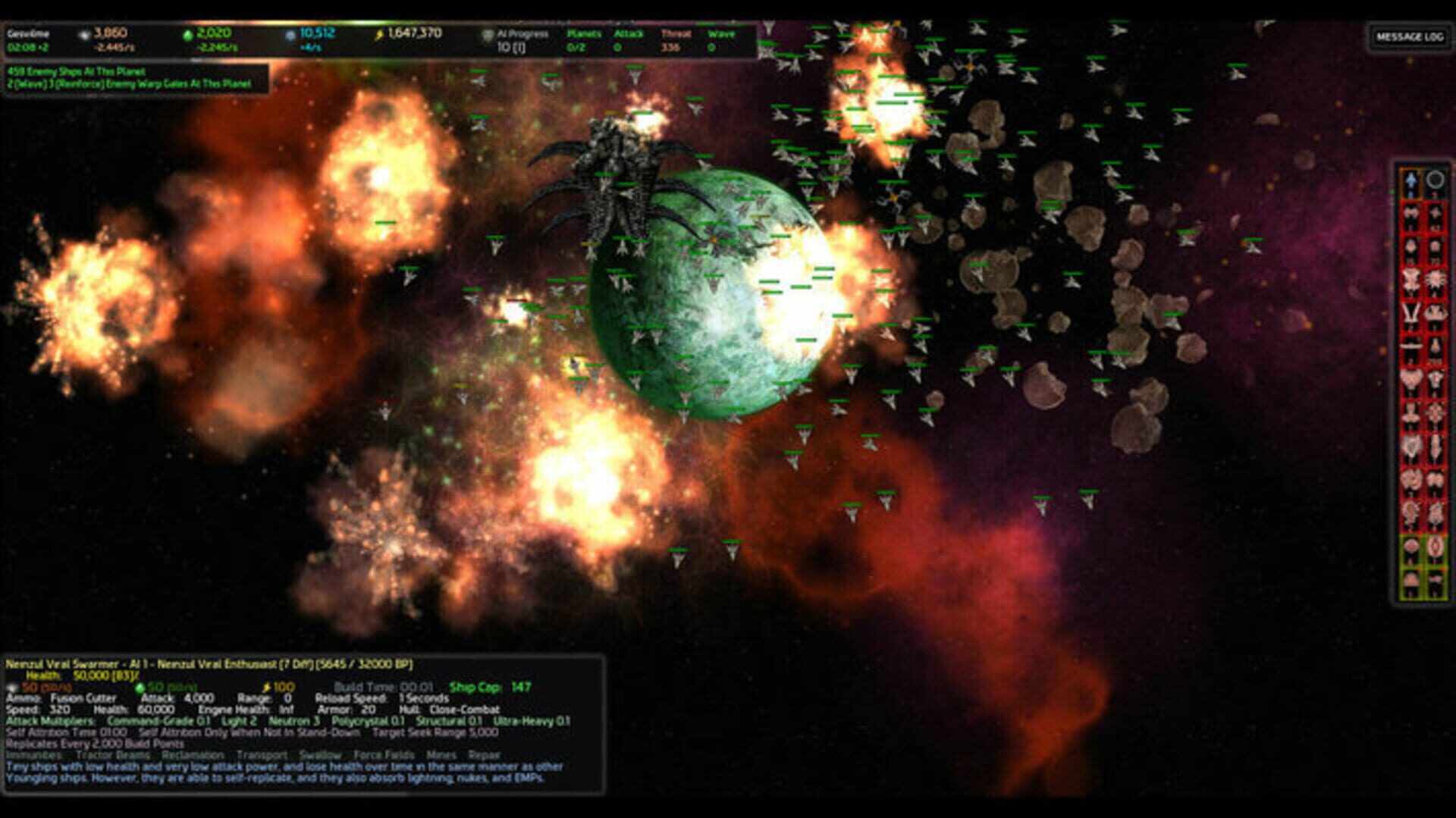Click the knowledge lightning bolt icon
Screen dimensions: 1456x818
click(379, 33)
